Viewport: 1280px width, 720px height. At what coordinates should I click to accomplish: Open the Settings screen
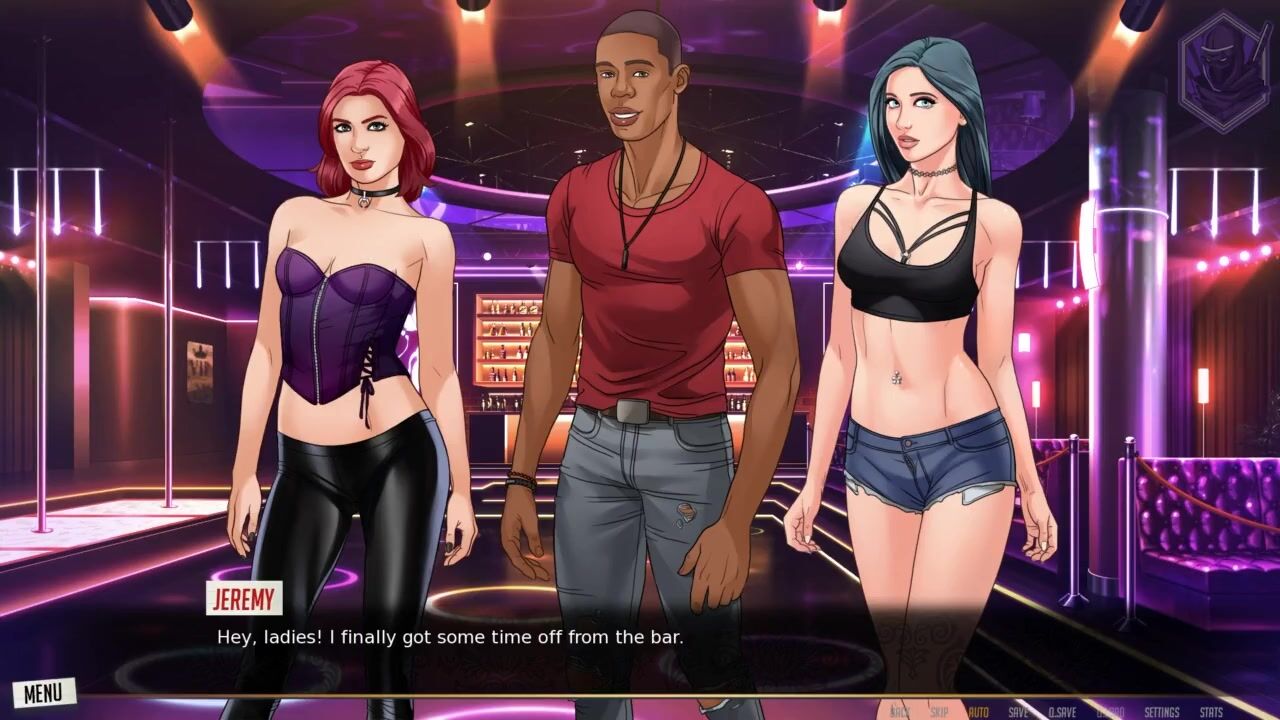point(1161,712)
